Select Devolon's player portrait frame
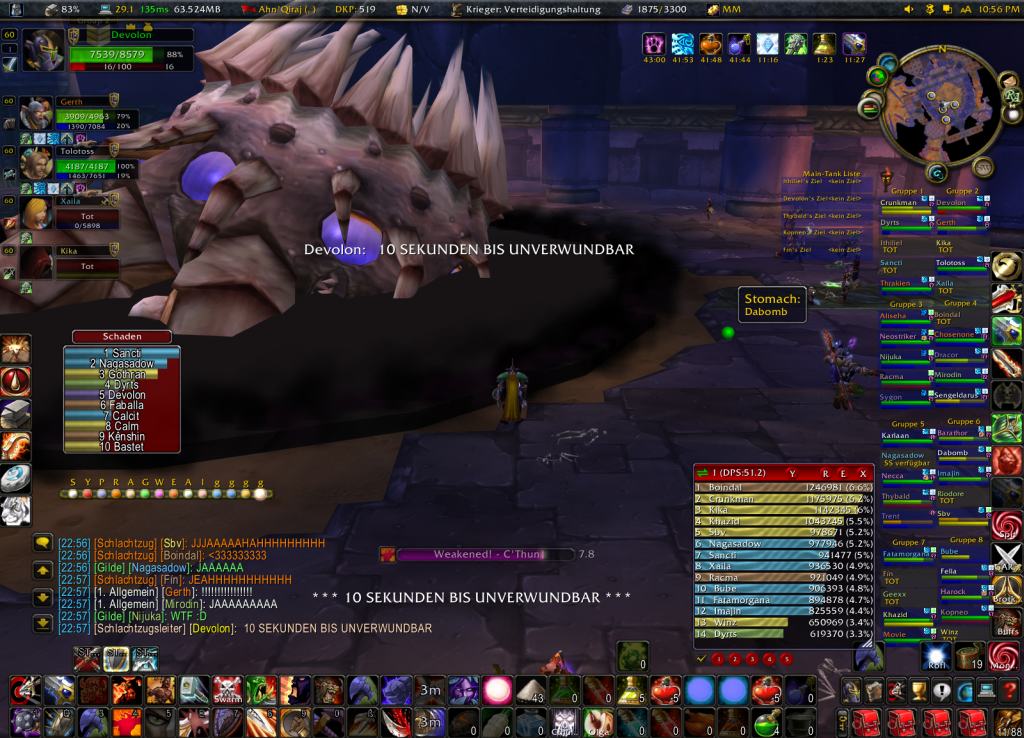 44,50
